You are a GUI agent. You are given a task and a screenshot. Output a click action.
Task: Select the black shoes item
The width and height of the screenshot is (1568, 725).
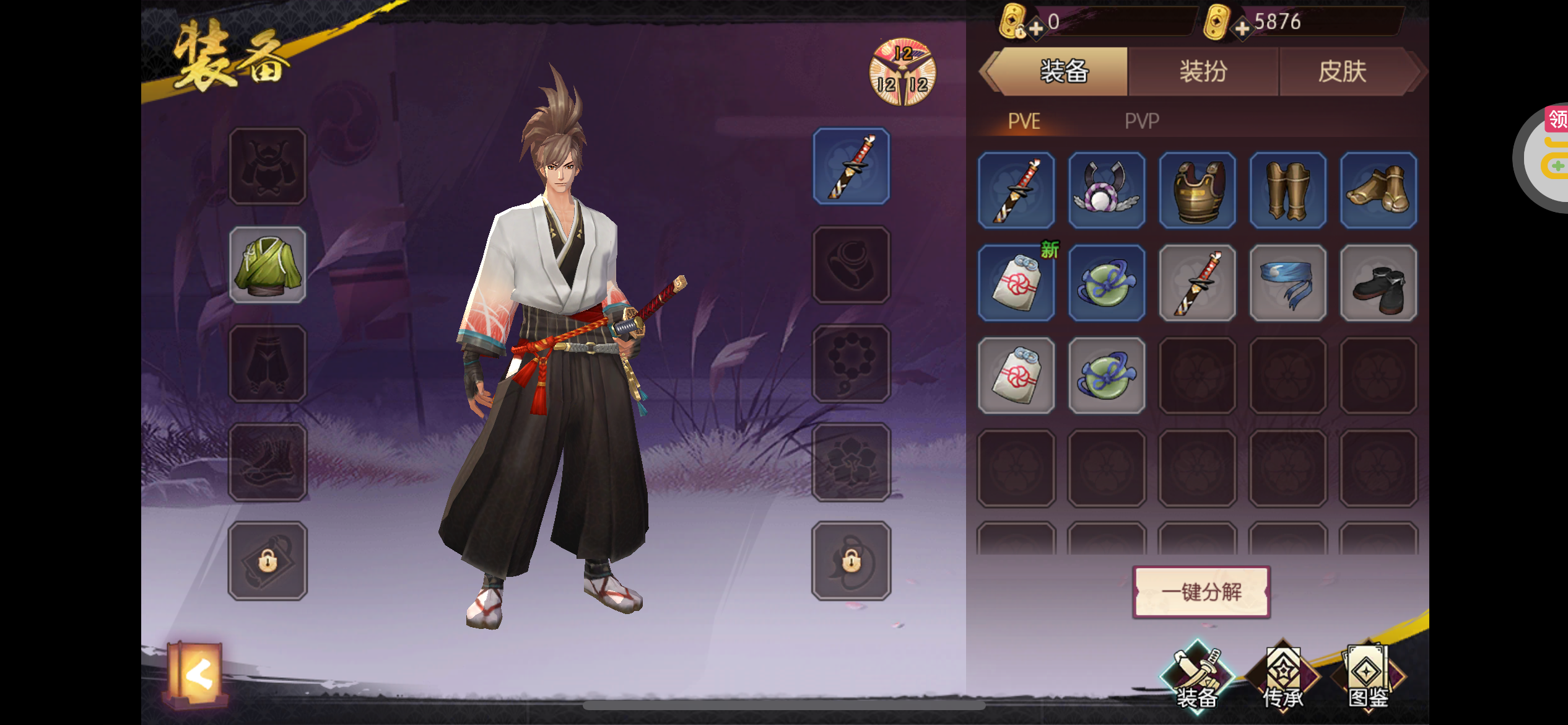(x=1379, y=283)
